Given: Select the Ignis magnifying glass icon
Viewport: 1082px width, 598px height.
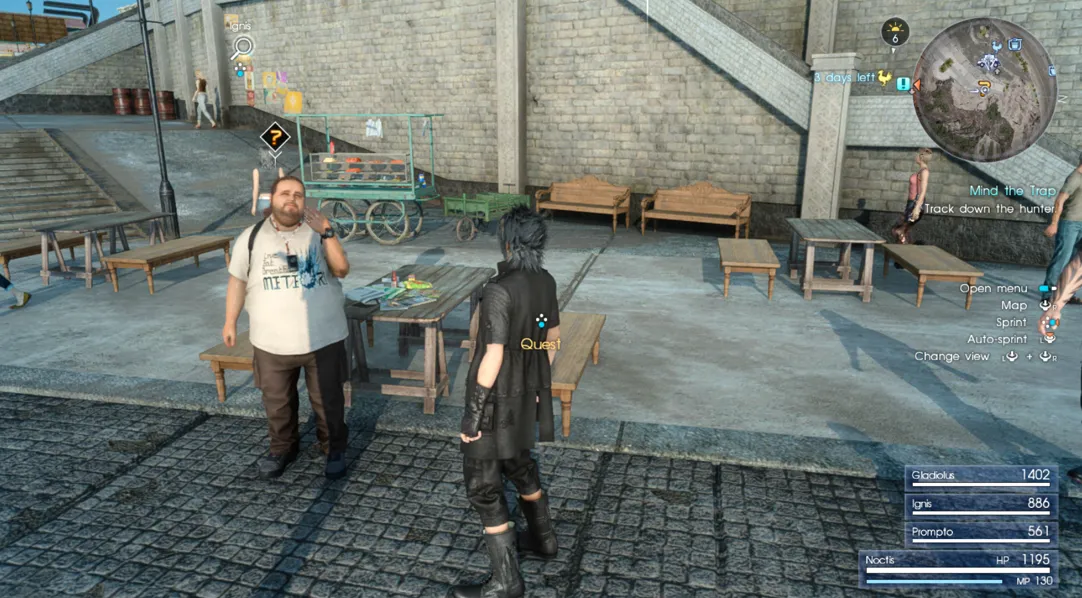Looking at the screenshot, I should point(241,46).
